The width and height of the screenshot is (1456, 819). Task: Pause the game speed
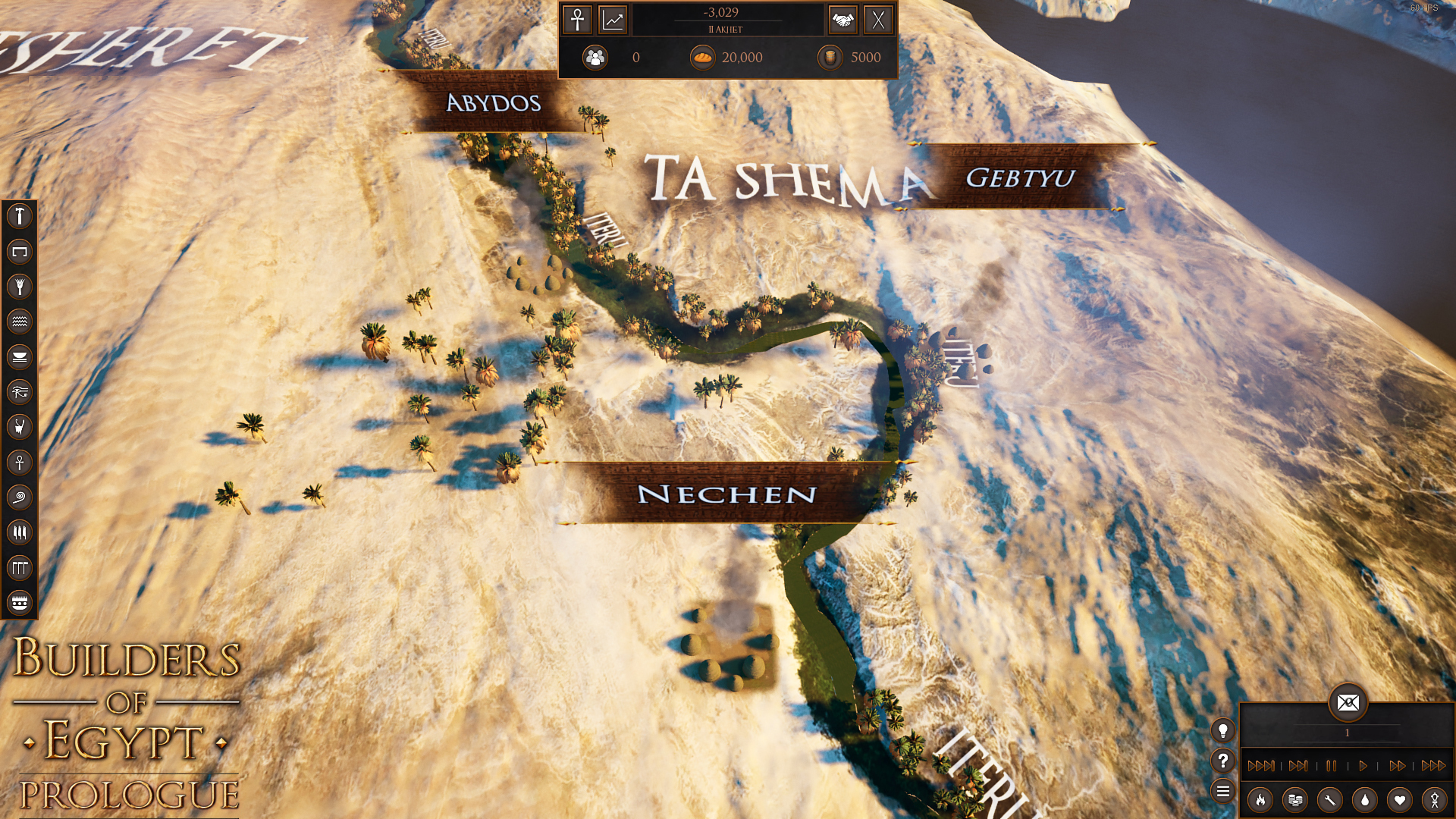click(x=1331, y=766)
